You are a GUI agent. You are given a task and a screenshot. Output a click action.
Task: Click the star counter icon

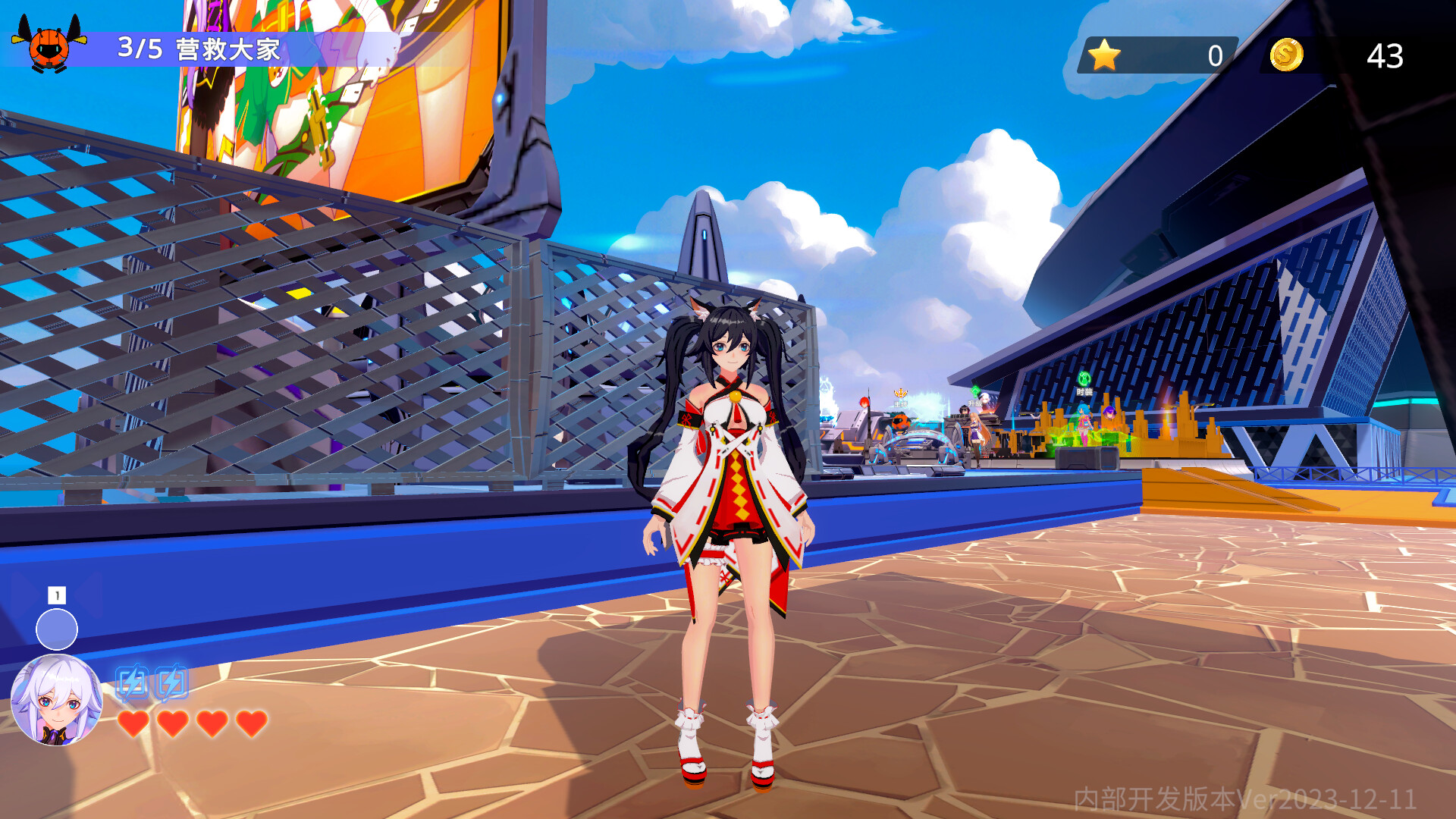coord(1104,53)
